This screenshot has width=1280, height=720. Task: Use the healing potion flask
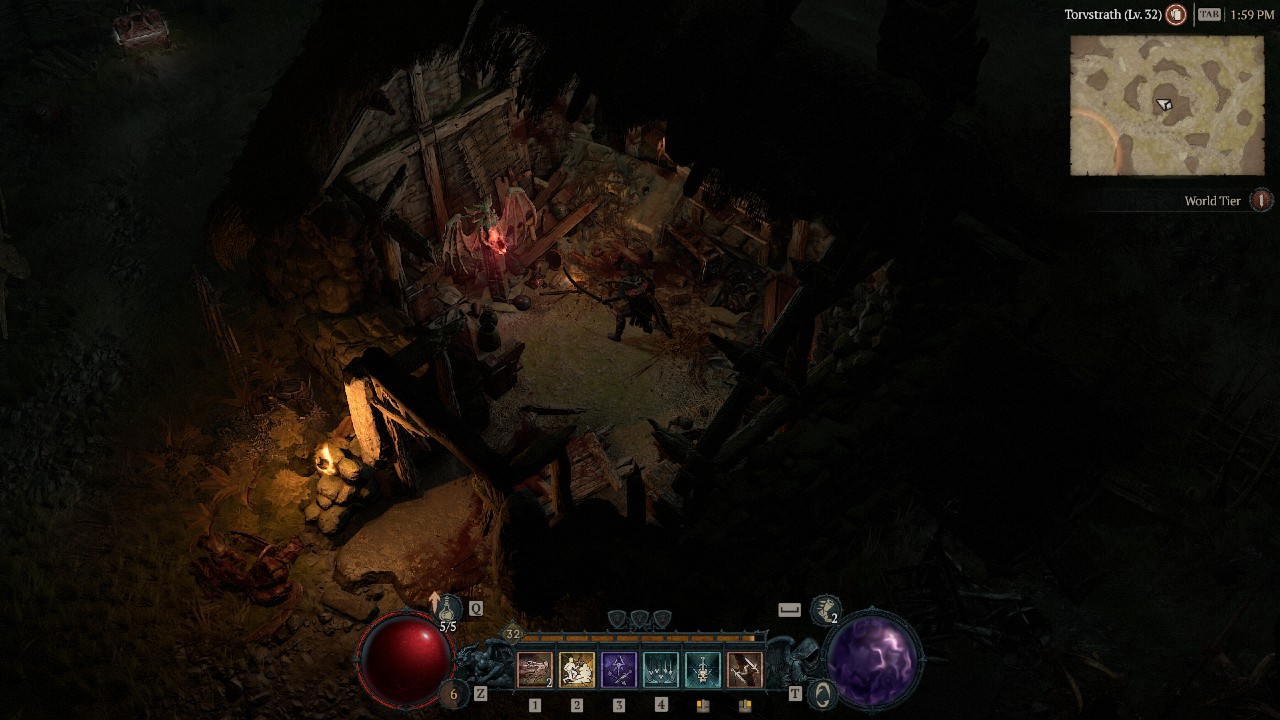[x=446, y=609]
